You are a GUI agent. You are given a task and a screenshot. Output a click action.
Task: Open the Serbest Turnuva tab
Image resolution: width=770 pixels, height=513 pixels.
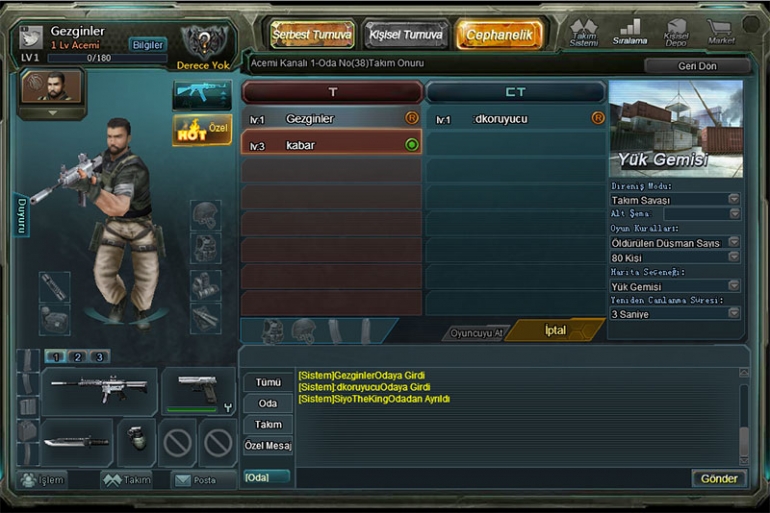tap(312, 34)
